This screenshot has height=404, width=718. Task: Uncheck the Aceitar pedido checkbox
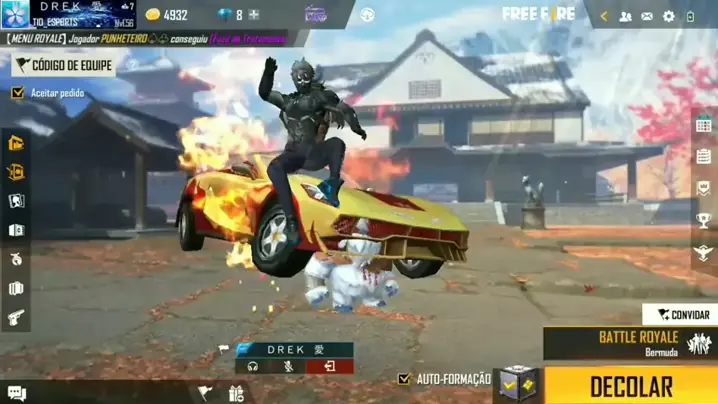pyautogui.click(x=17, y=93)
